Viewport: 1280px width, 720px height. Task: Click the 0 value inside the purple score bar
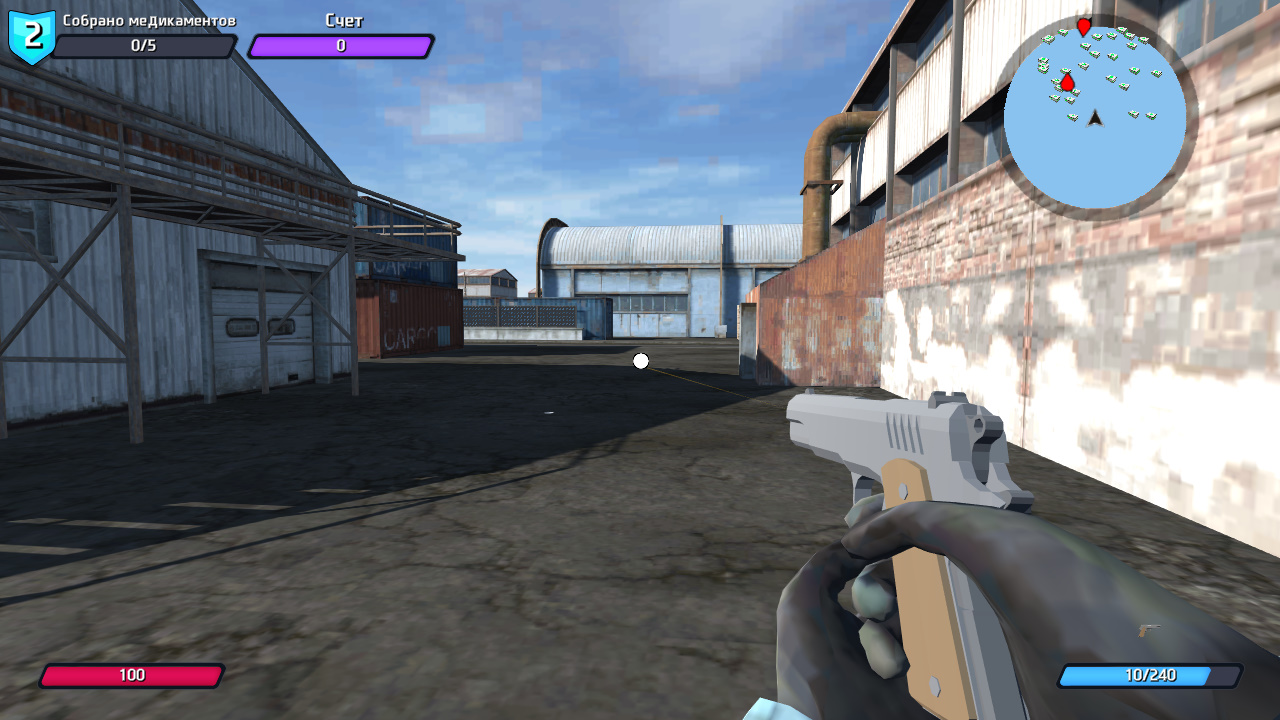pos(341,44)
